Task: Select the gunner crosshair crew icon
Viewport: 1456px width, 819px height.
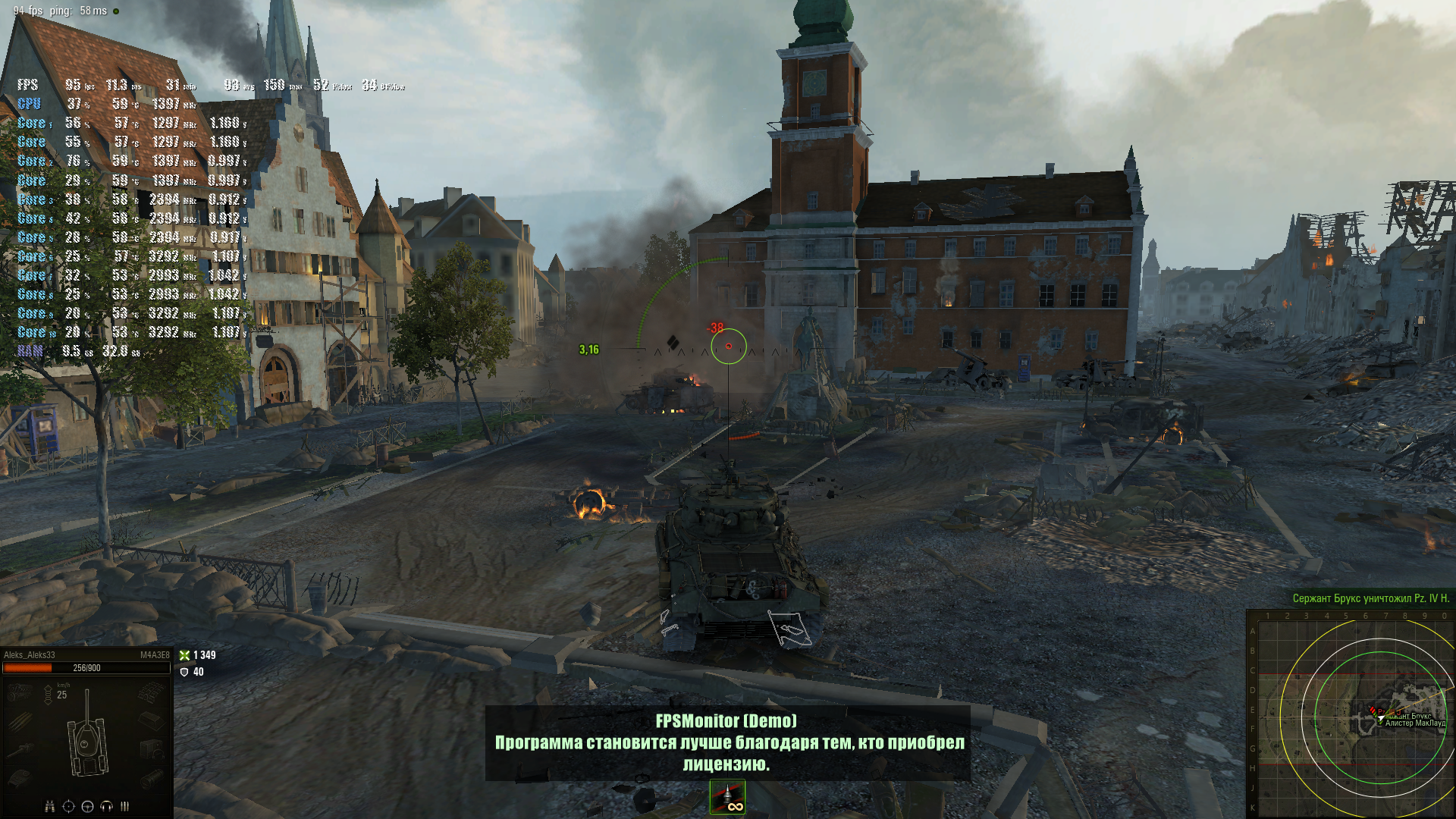Action: [68, 806]
